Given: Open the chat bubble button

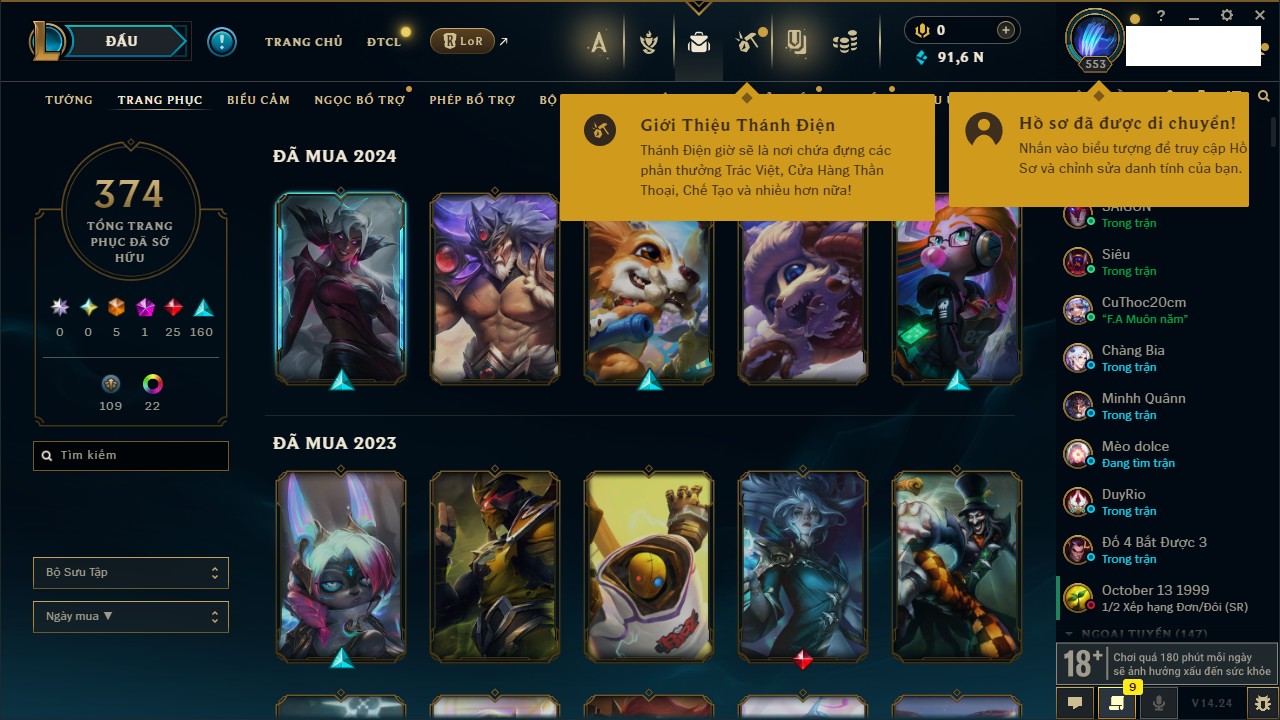Looking at the screenshot, I should click(x=1075, y=703).
